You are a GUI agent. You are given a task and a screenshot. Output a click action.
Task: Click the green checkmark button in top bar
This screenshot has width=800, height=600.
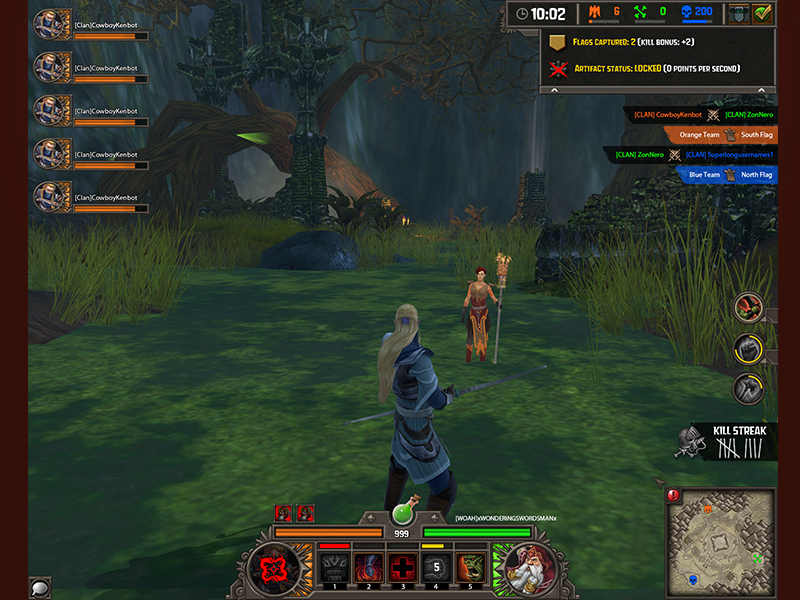click(x=763, y=14)
